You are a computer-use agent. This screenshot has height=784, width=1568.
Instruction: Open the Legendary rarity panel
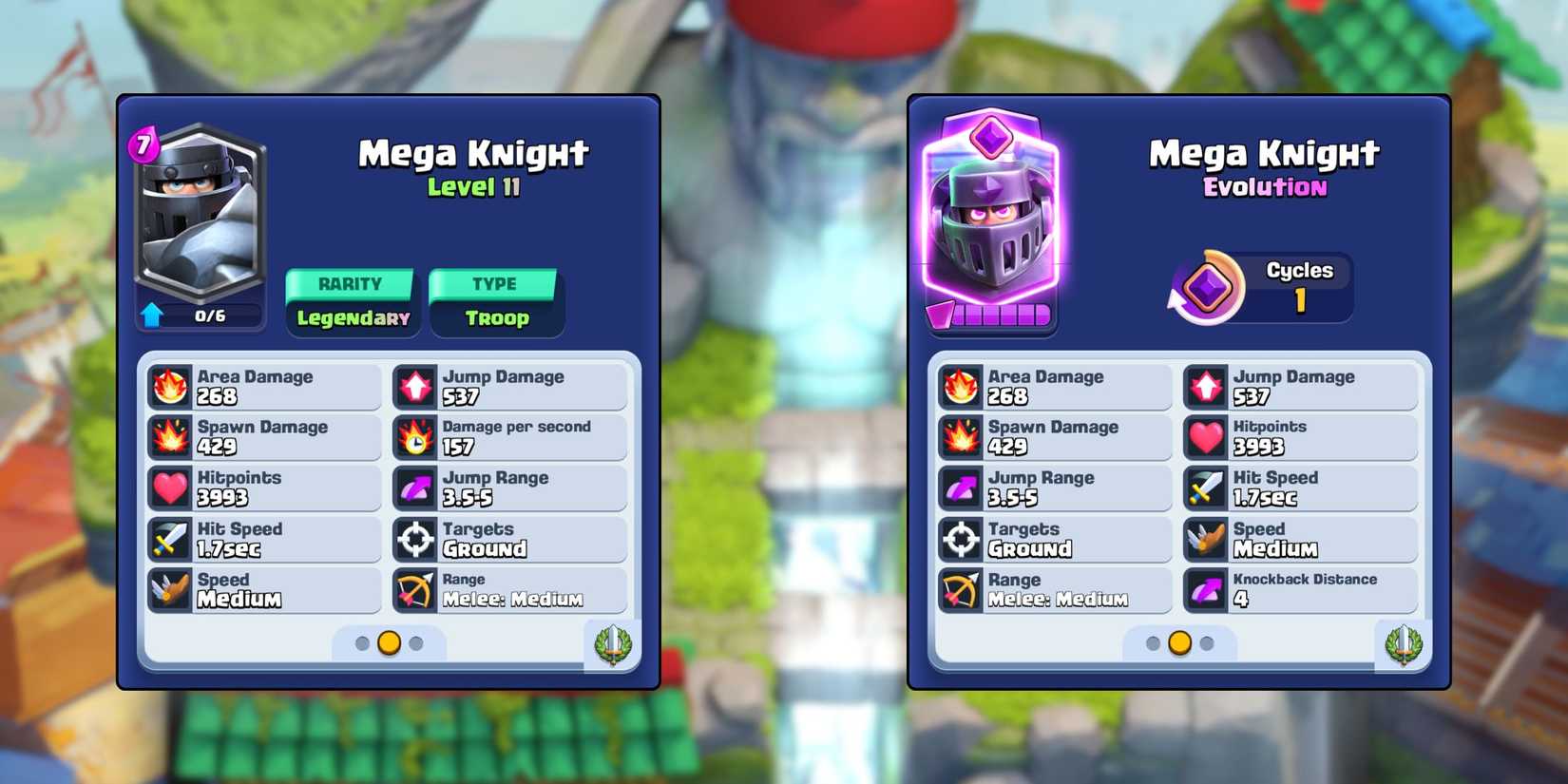click(352, 302)
